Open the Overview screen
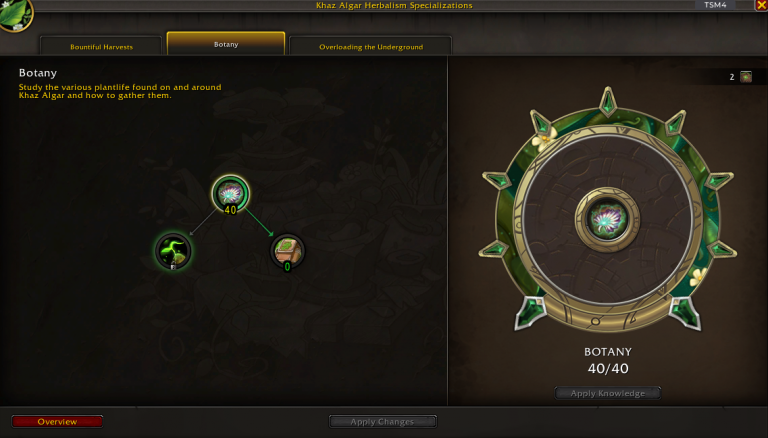Screen dimensions: 768x438 pos(57,421)
